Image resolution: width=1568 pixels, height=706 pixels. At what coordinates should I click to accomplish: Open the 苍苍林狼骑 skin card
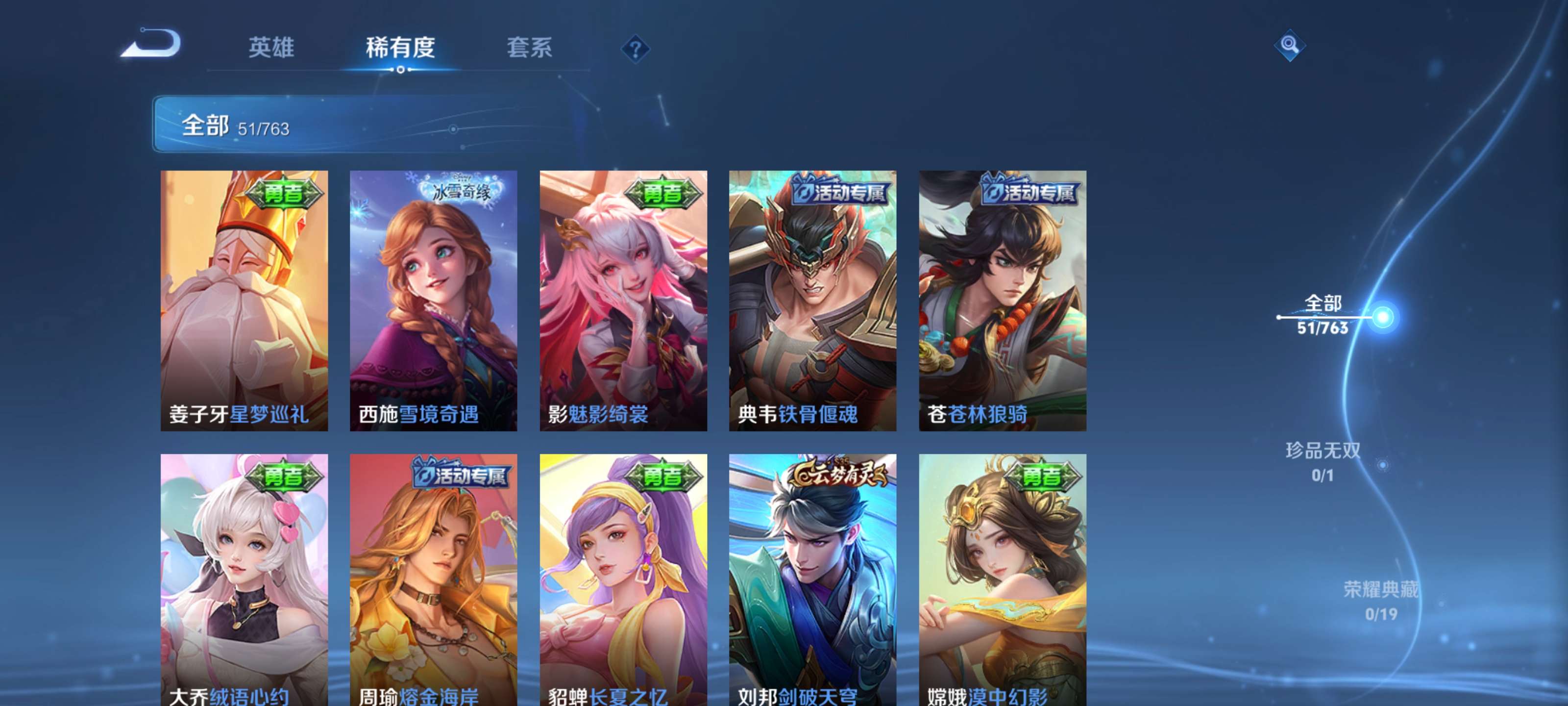point(1000,299)
